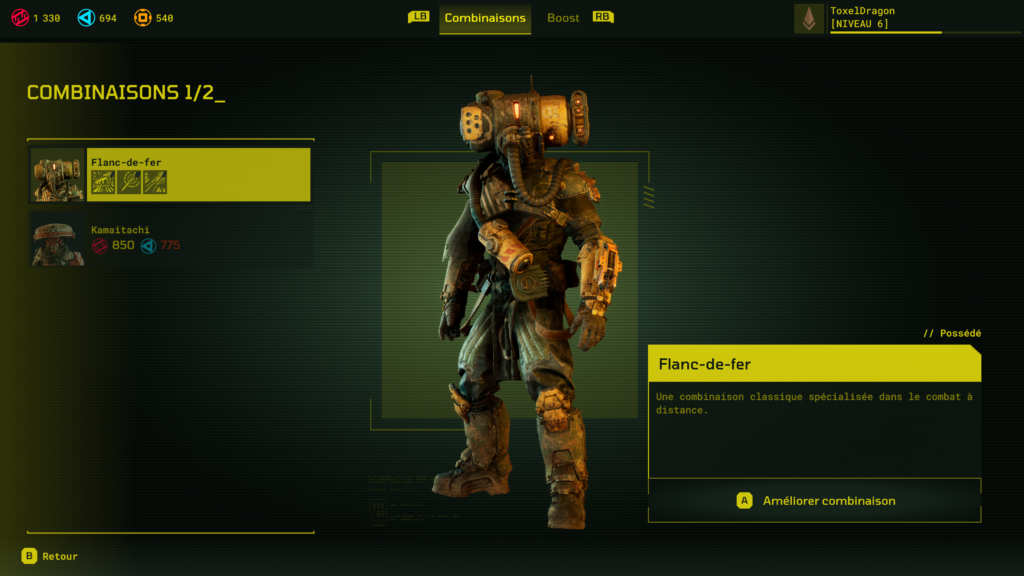Click the Kamaitachi portrait thumbnail

pyautogui.click(x=58, y=239)
